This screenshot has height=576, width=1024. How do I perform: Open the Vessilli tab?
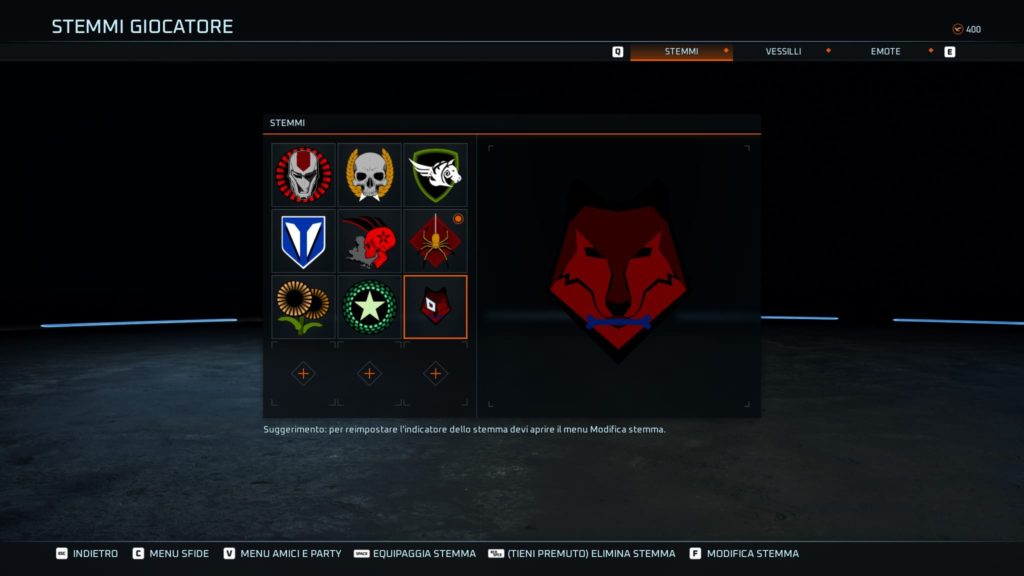point(783,51)
